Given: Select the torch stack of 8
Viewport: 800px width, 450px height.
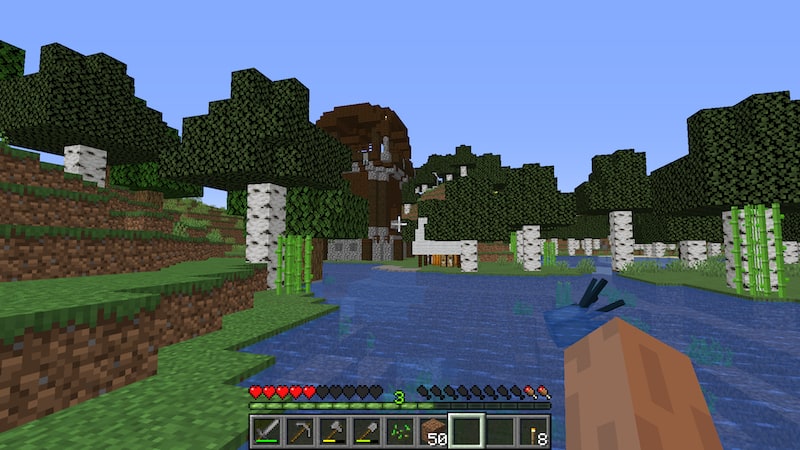Looking at the screenshot, I should tap(533, 431).
